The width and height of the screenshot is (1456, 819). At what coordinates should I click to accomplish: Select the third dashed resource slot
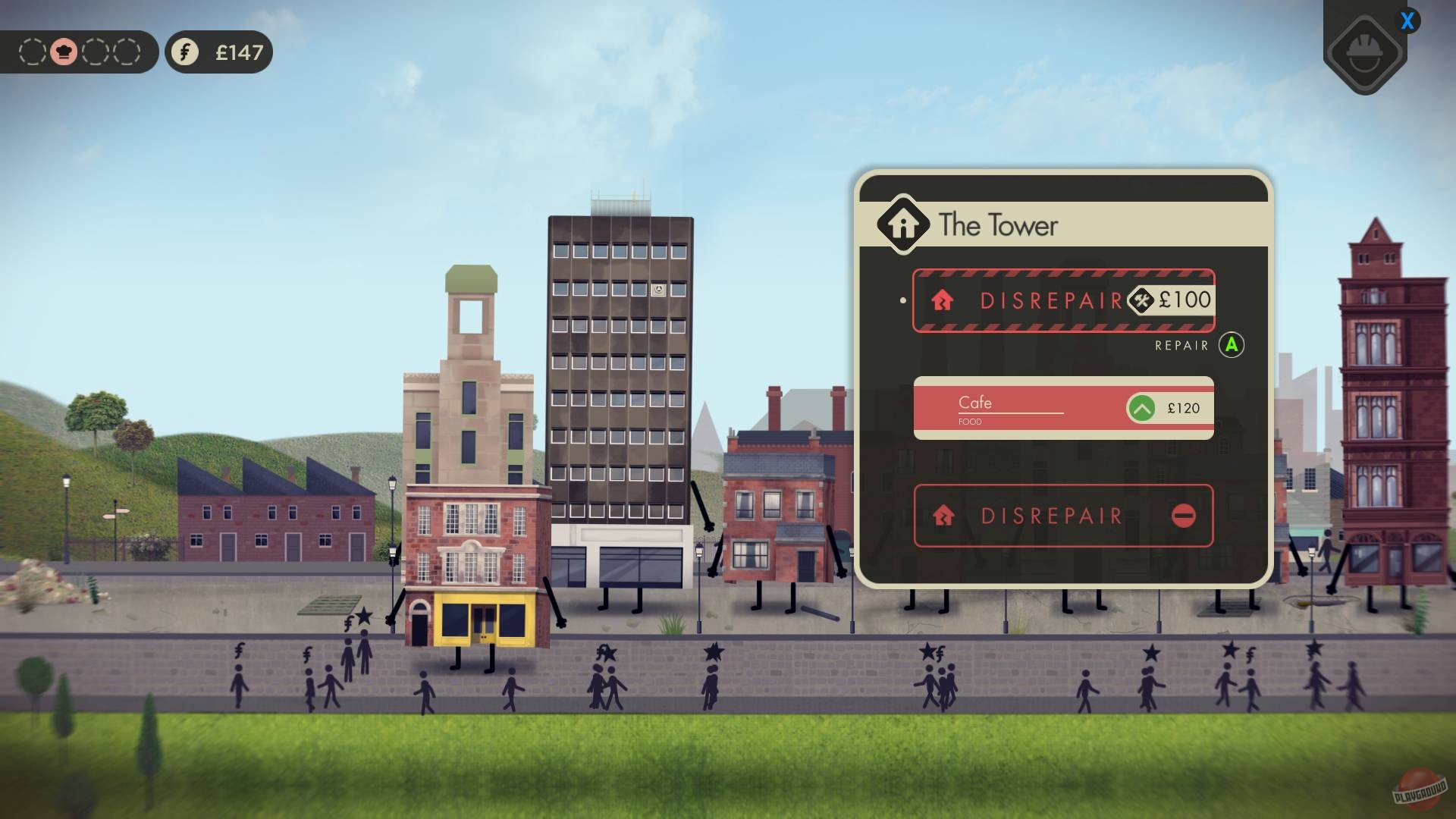[96, 52]
